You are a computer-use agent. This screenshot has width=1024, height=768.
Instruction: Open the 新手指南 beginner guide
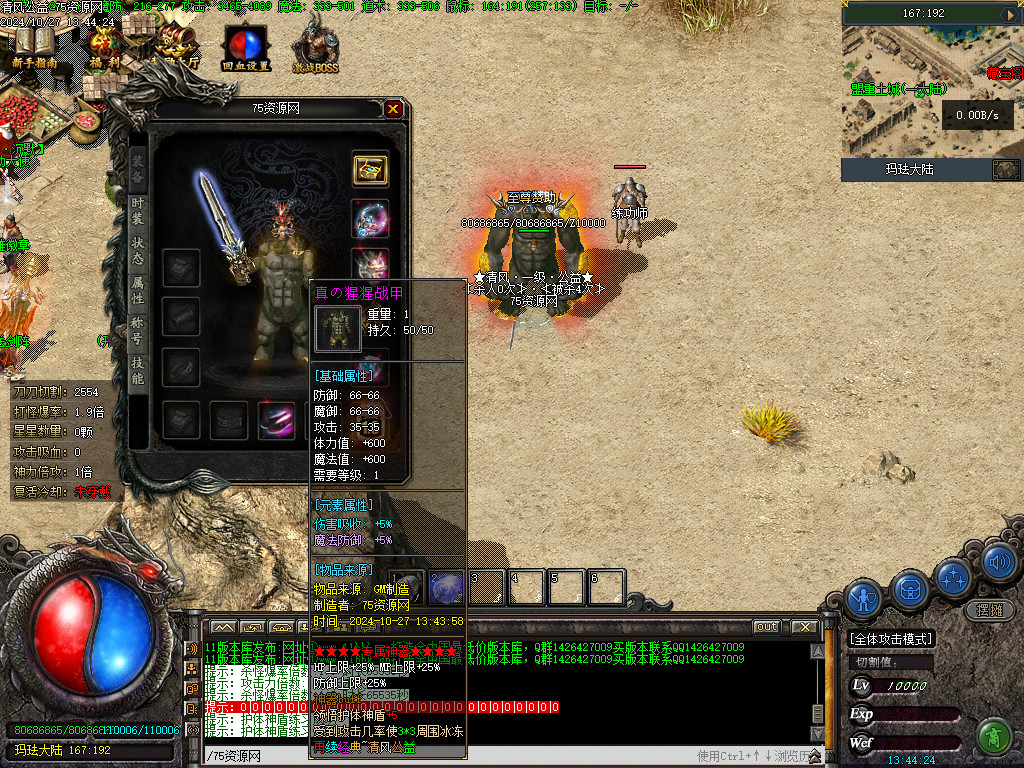click(x=34, y=47)
